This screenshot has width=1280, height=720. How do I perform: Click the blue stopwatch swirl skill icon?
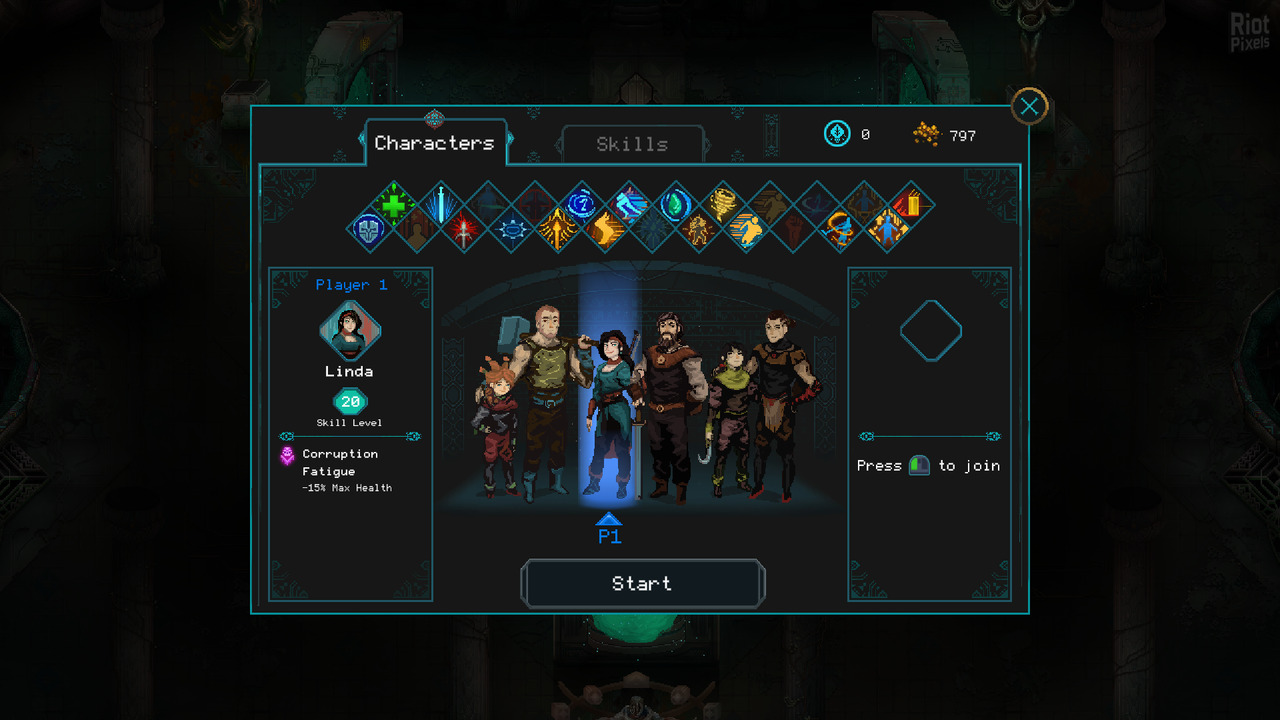pyautogui.click(x=582, y=205)
